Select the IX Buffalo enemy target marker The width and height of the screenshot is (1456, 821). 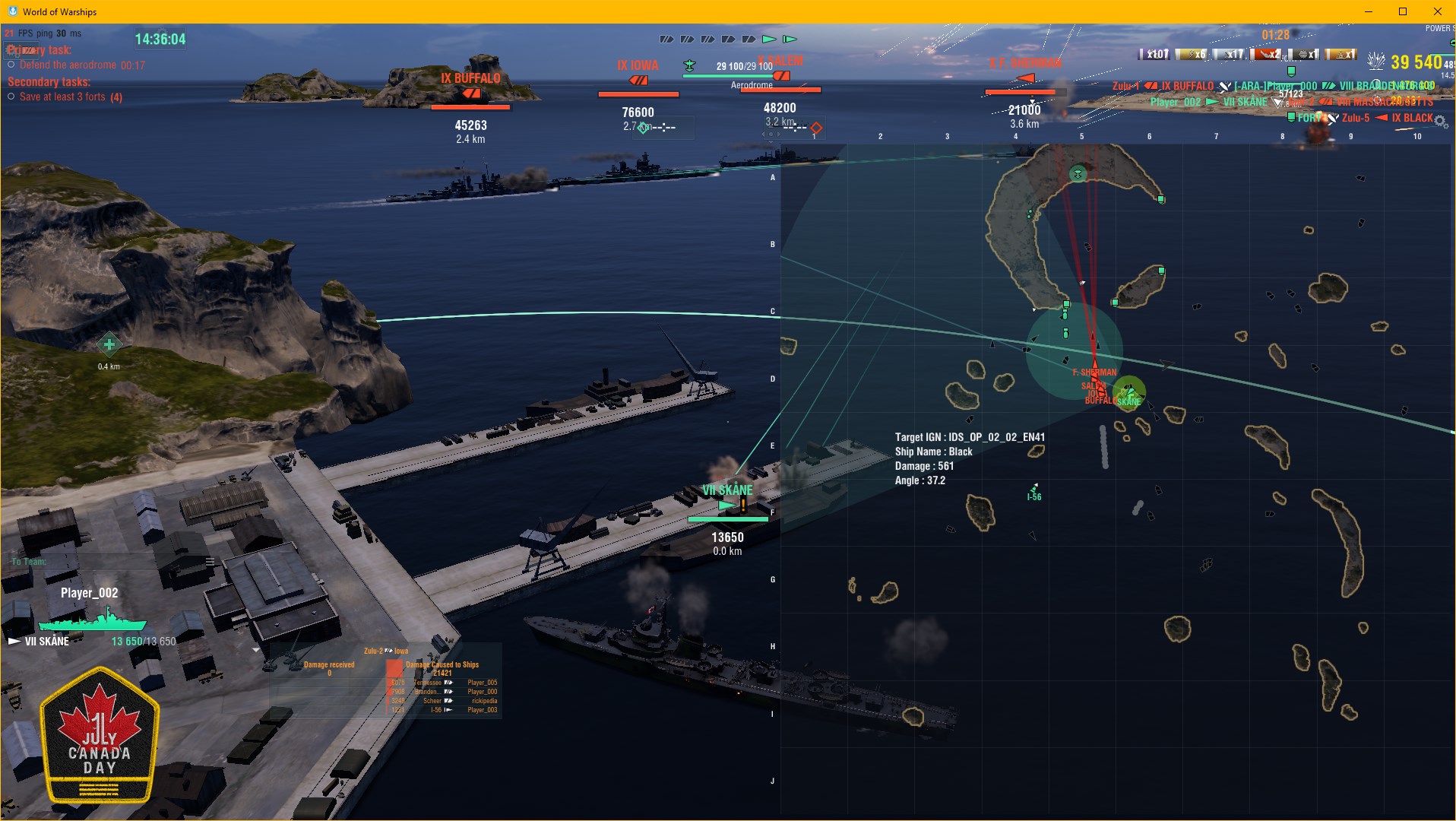471,93
